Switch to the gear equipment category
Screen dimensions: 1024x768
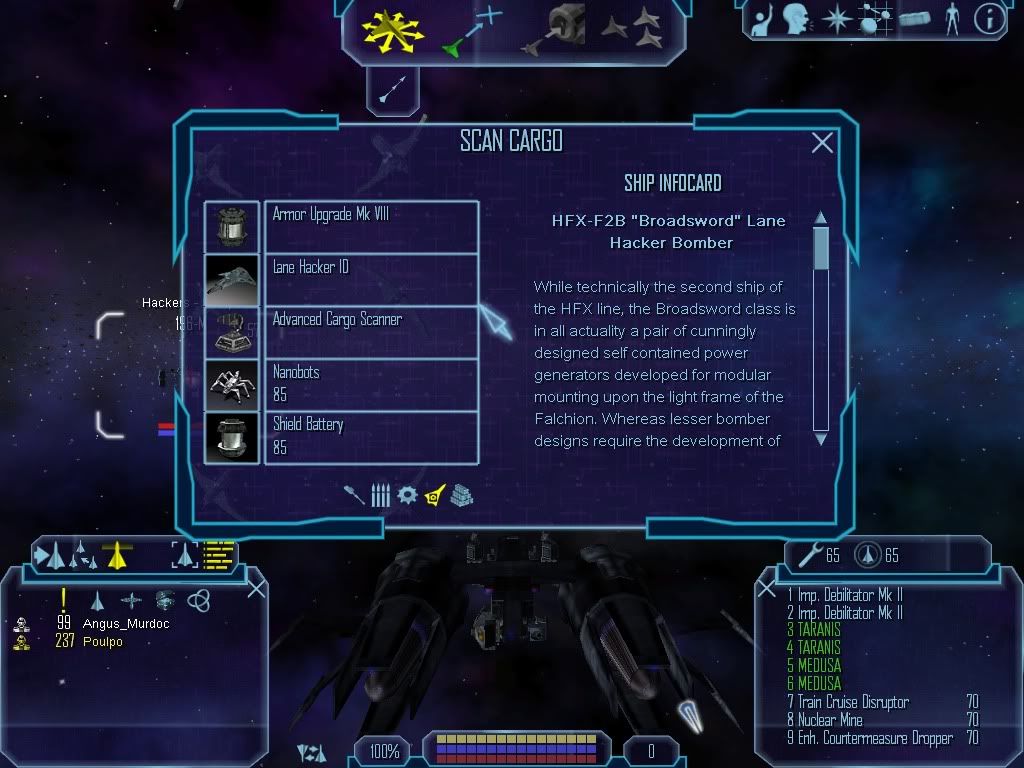click(407, 495)
